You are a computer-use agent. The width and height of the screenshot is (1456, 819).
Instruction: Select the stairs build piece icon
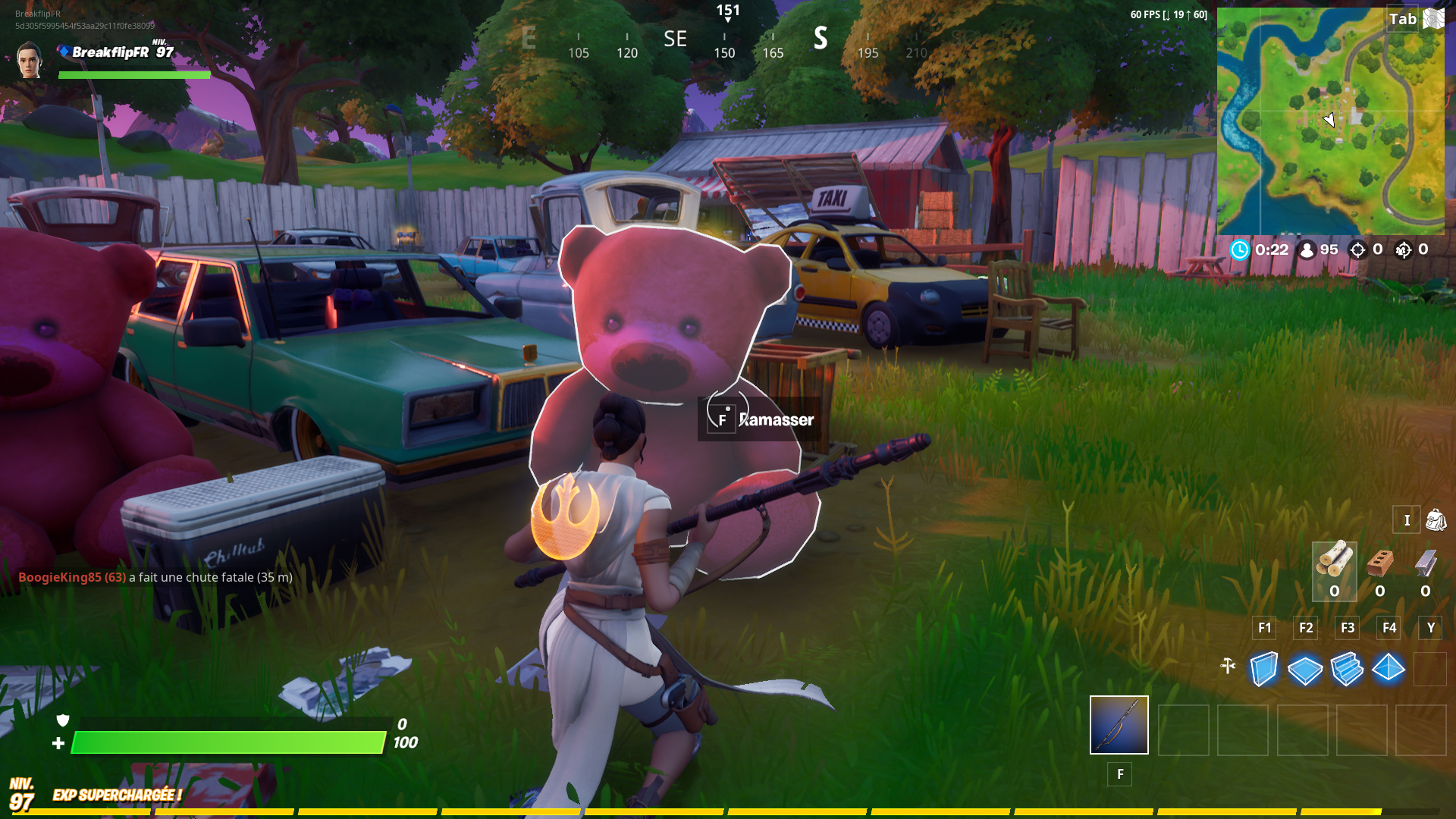[x=1347, y=670]
